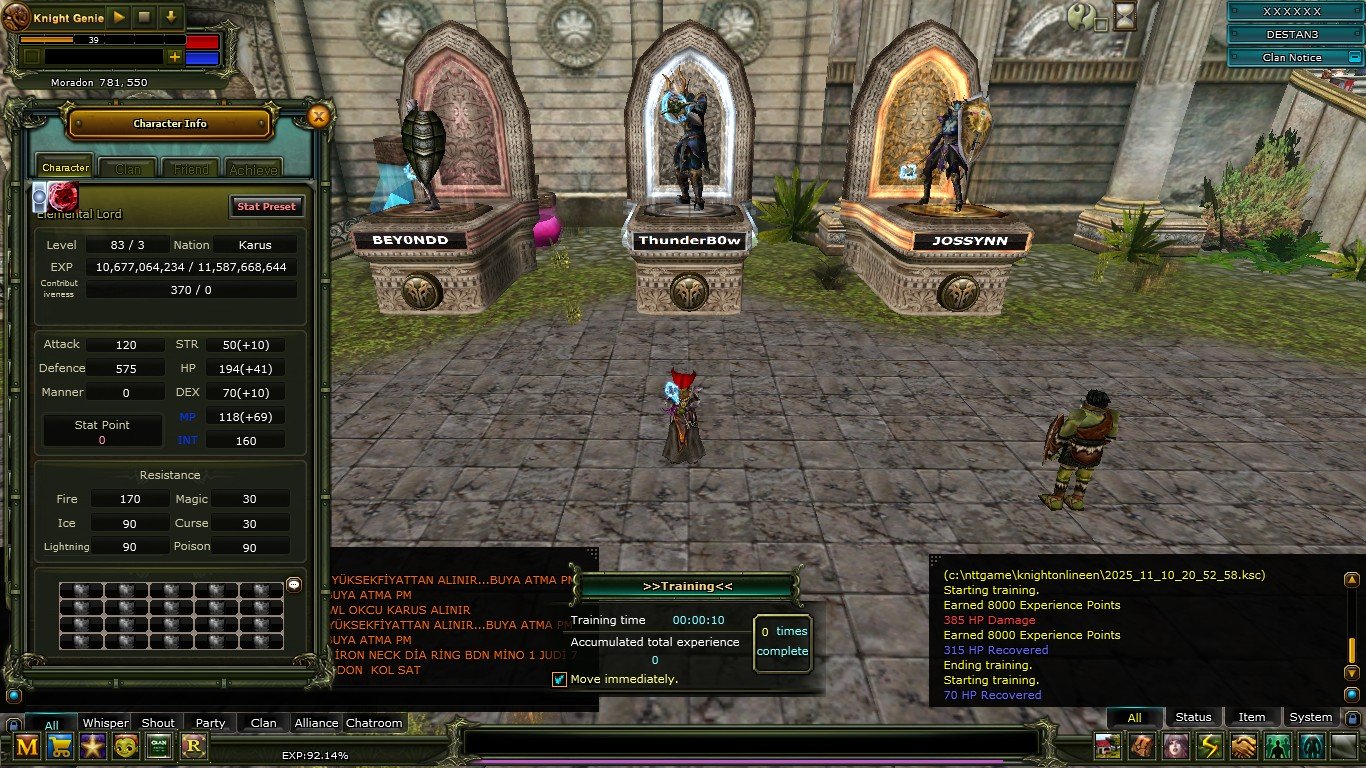Select the Whisper chat tab
Image resolution: width=1366 pixels, height=768 pixels.
pos(105,723)
